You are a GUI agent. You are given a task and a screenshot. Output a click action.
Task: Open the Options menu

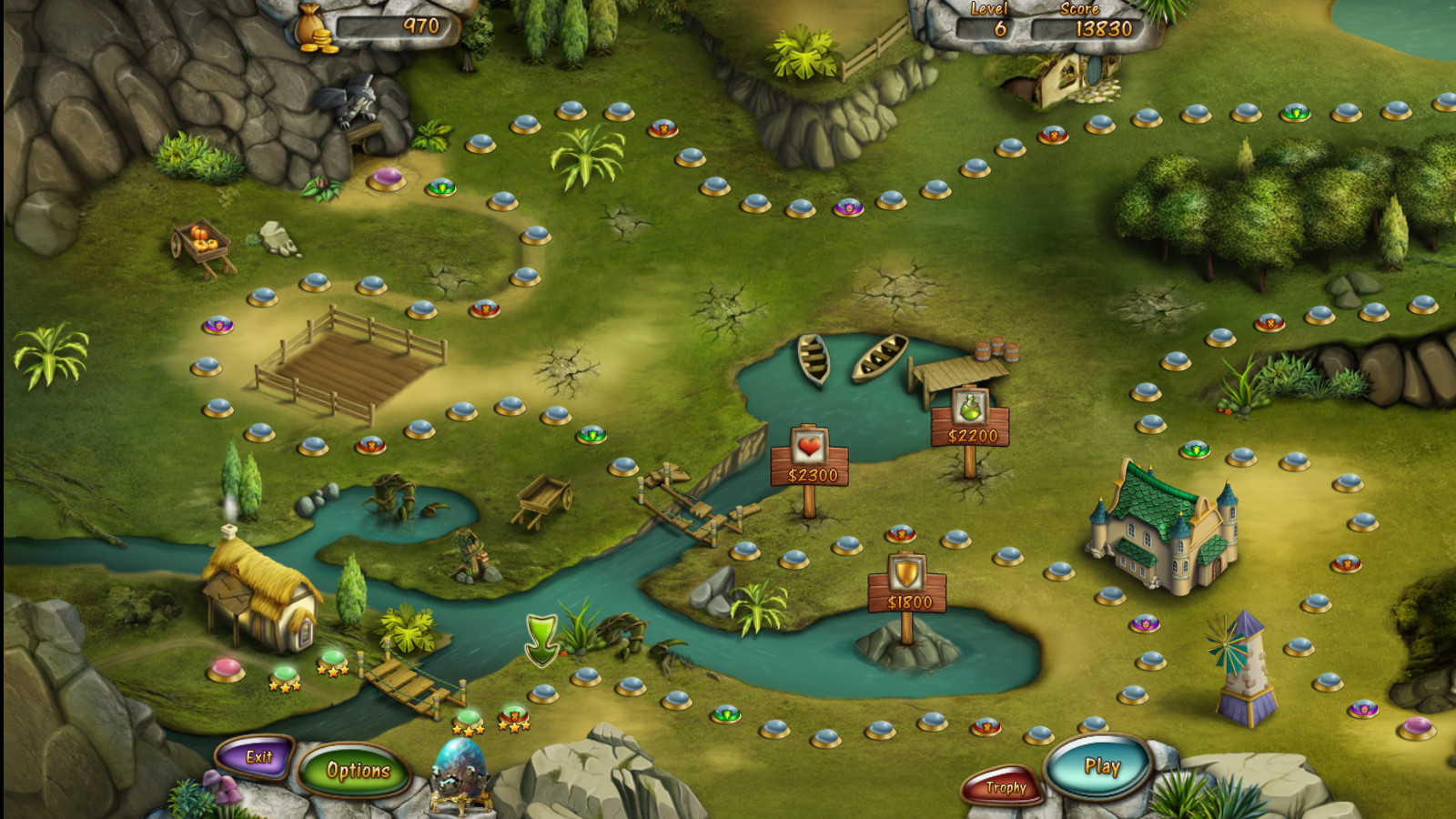357,770
